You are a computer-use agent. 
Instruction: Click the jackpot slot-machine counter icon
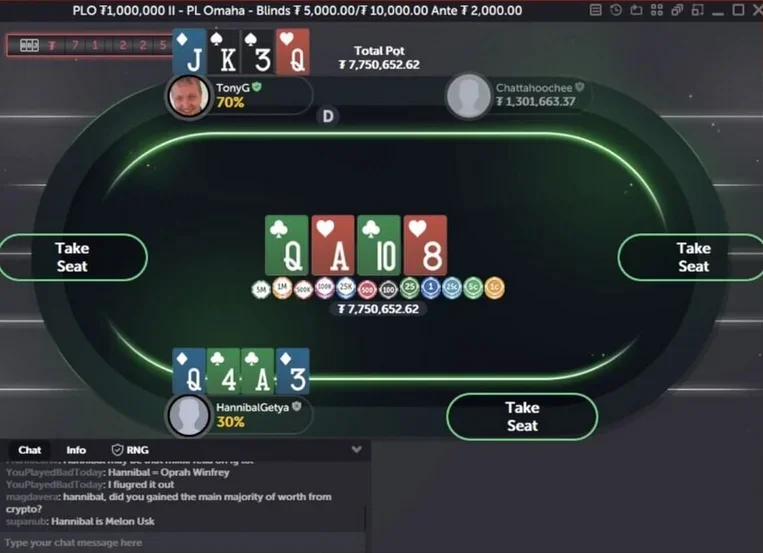pos(29,45)
